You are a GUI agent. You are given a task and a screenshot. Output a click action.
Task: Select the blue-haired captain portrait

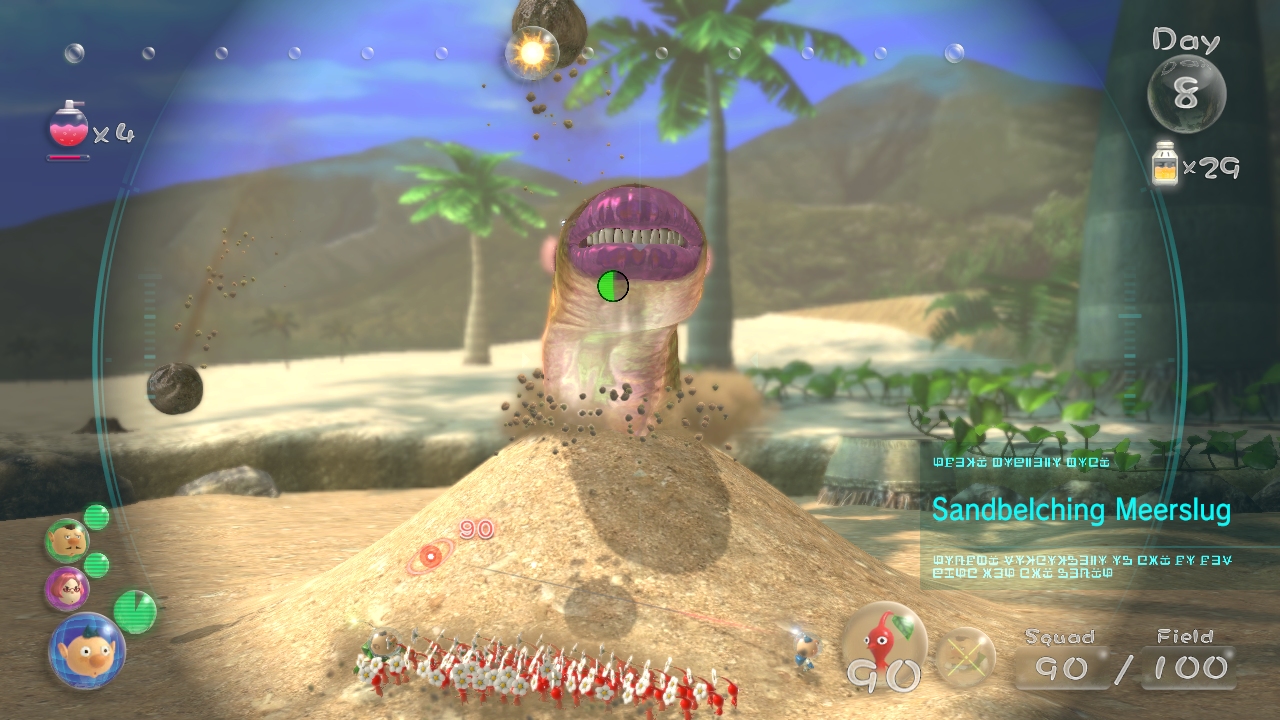pyautogui.click(x=86, y=650)
